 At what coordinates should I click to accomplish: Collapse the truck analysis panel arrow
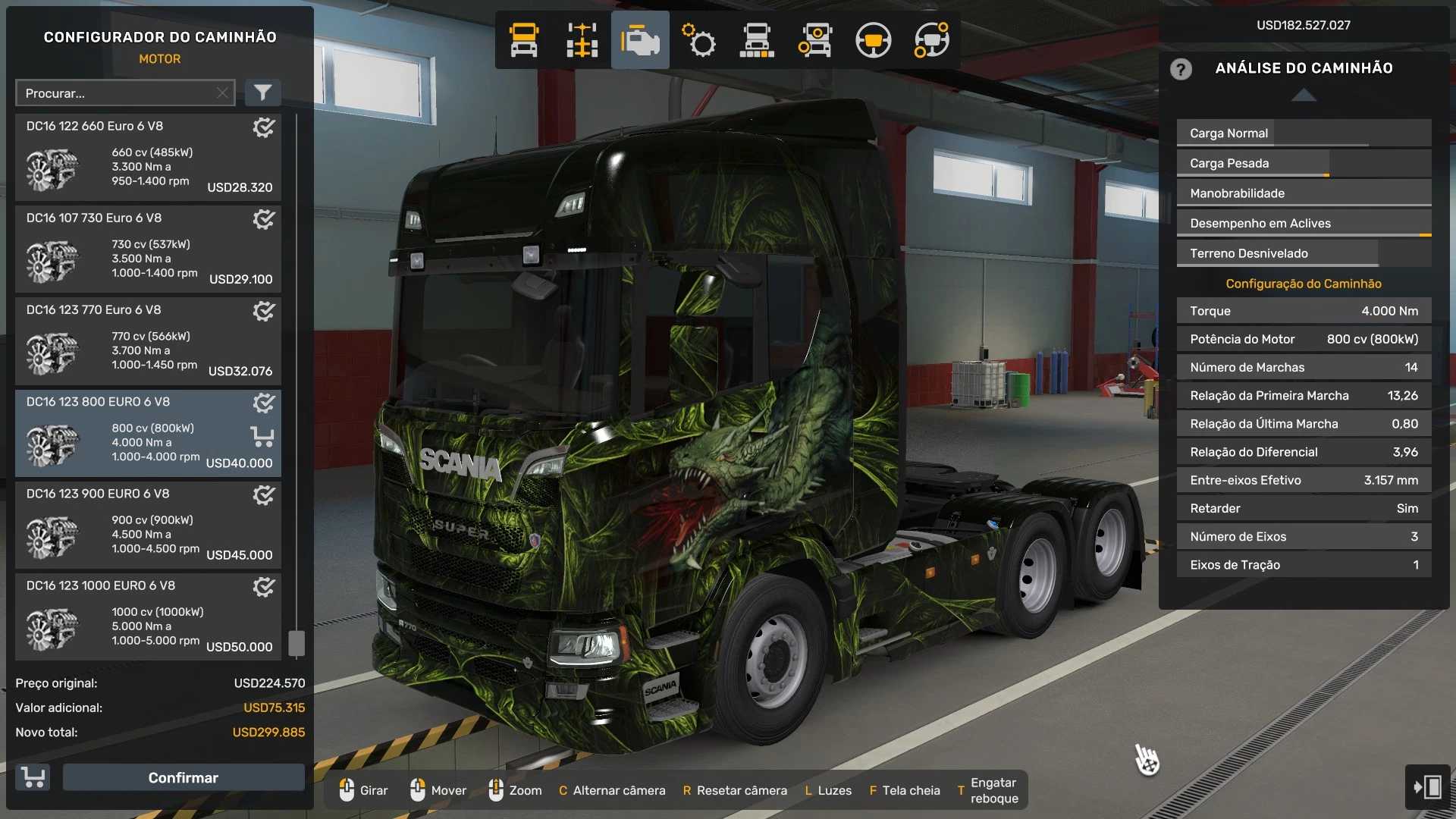click(1304, 96)
